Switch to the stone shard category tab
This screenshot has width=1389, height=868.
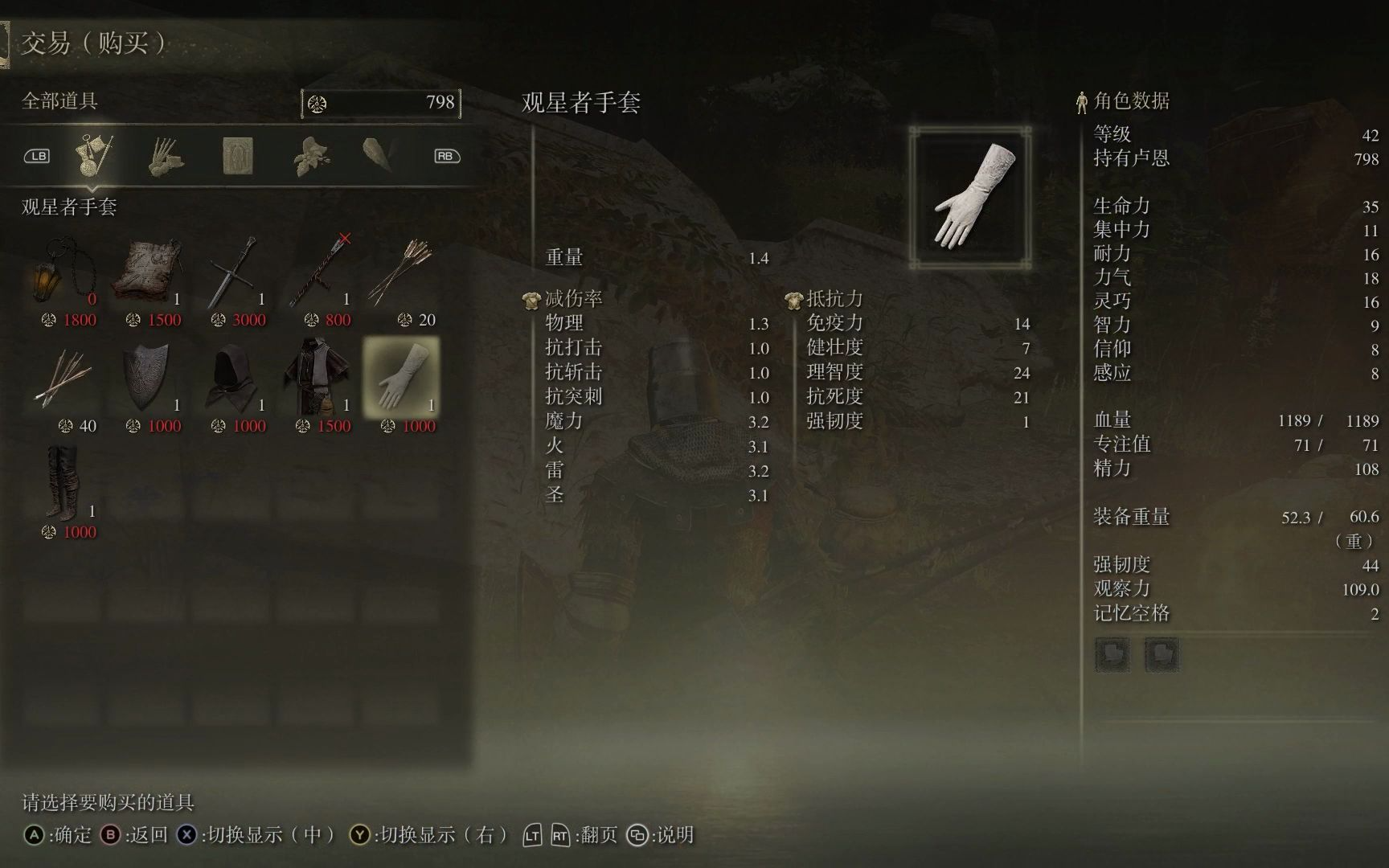tap(378, 154)
